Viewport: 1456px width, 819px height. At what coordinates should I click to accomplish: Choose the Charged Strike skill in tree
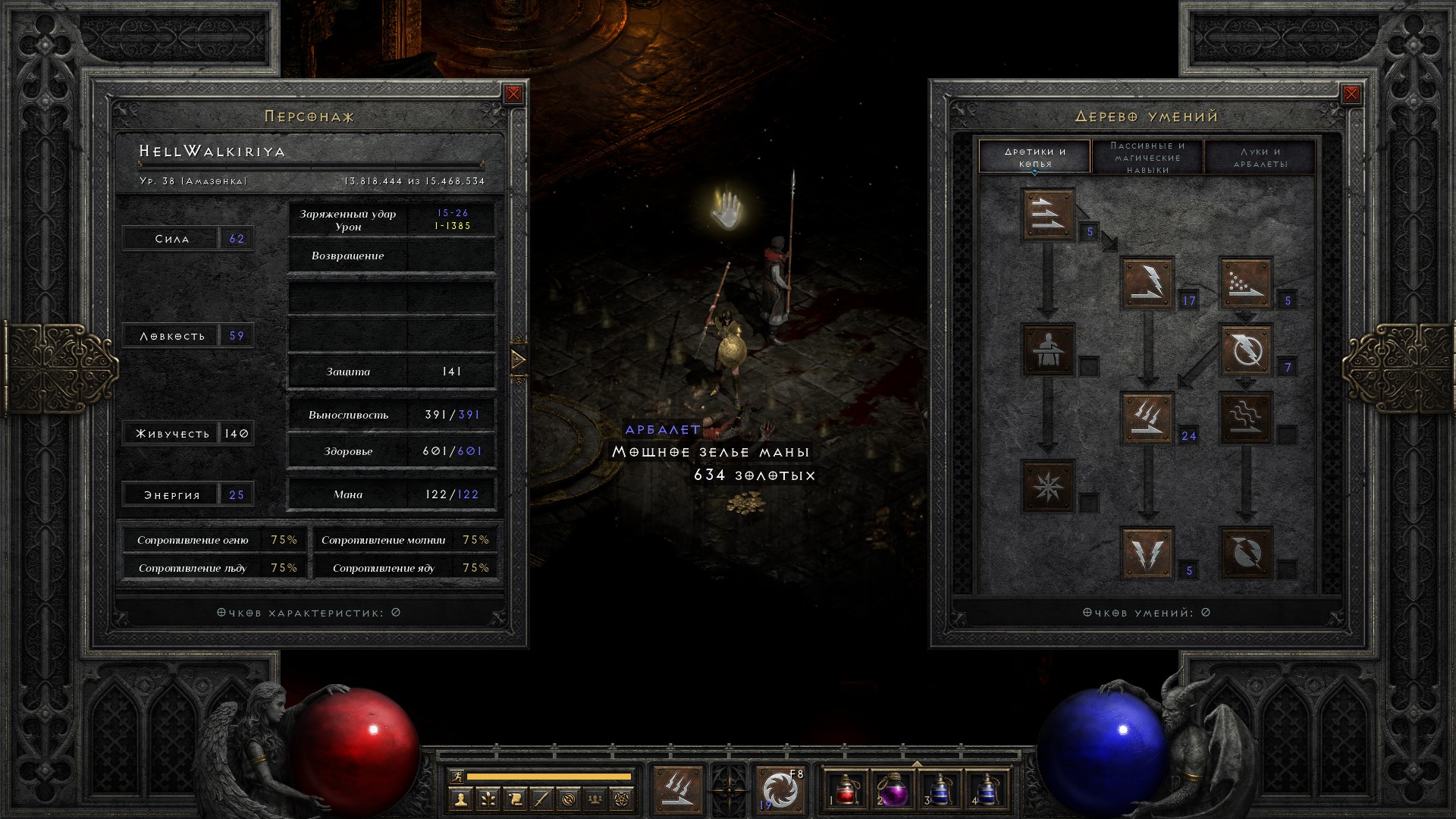click(1147, 418)
